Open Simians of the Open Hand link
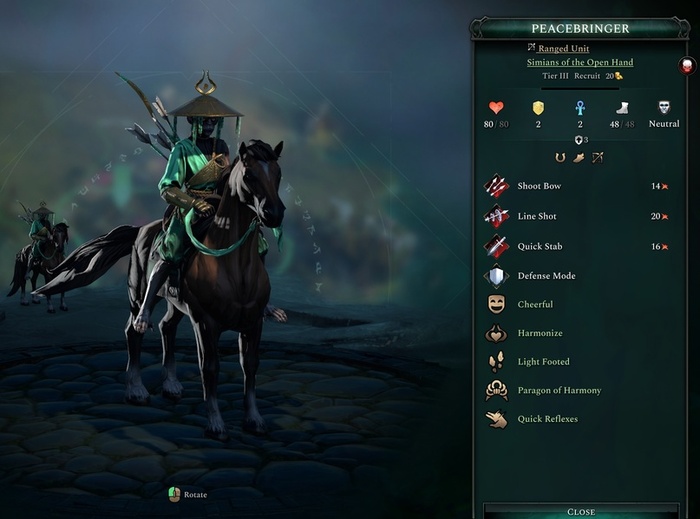The height and width of the screenshot is (519, 700). coord(580,62)
